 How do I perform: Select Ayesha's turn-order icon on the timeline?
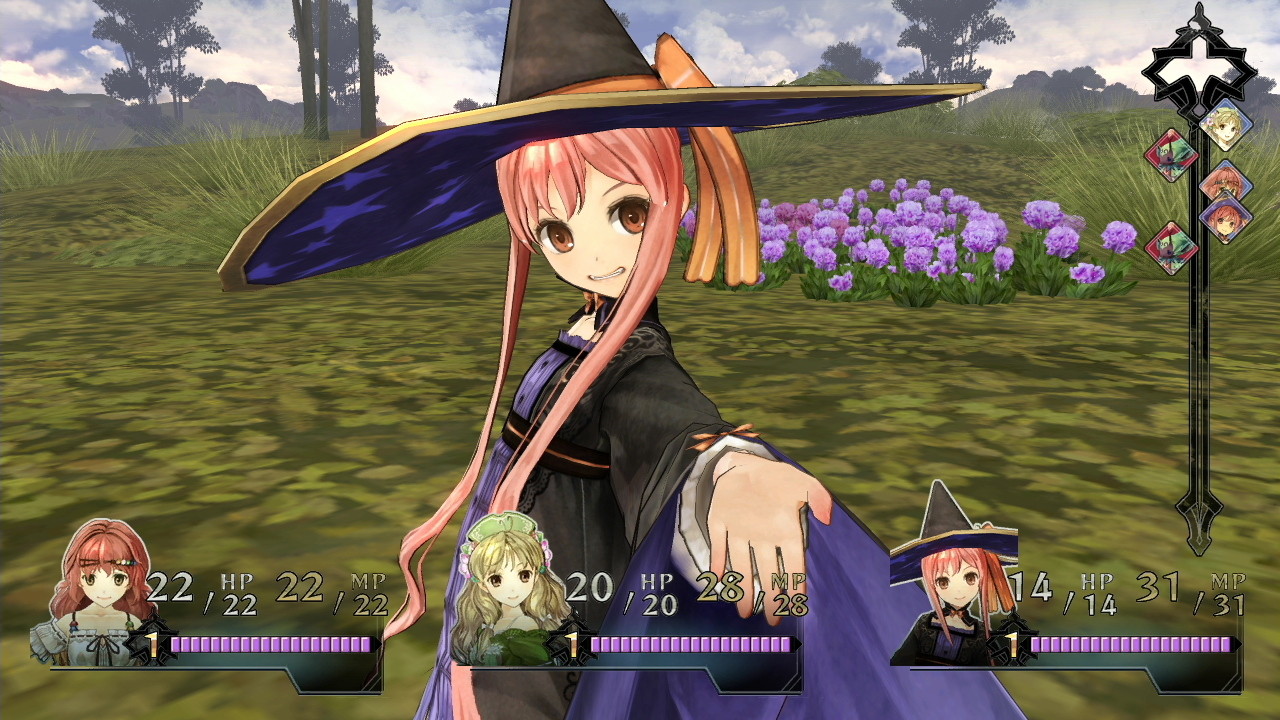pos(1225,124)
